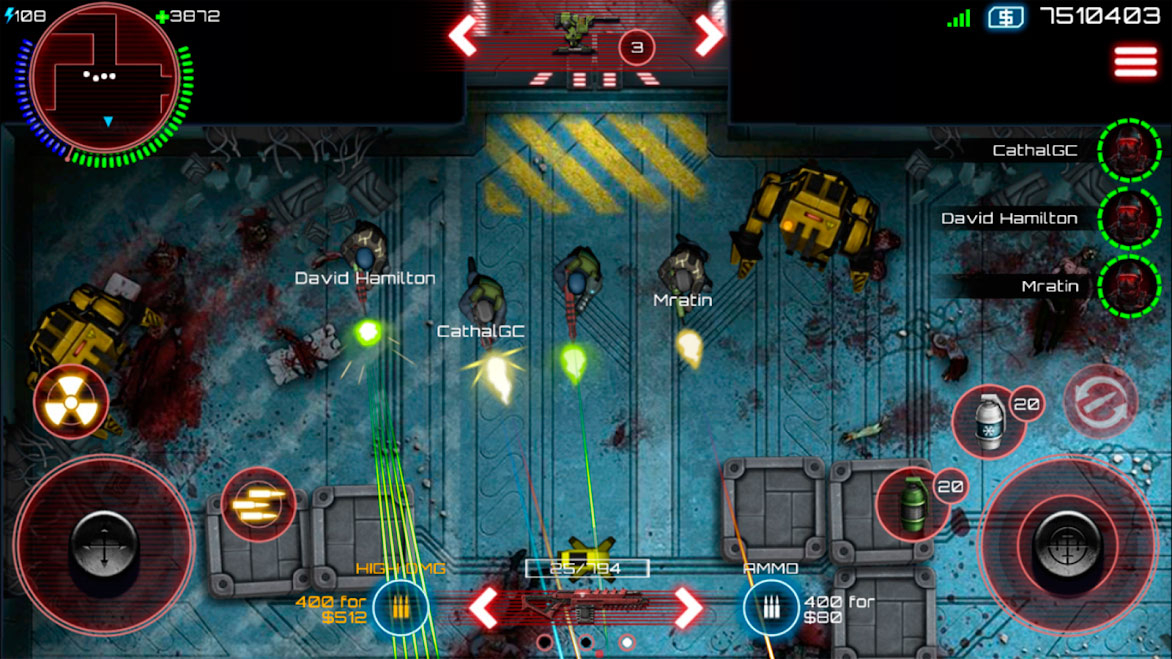Buy 400 High DMG ammo for $512
This screenshot has height=659, width=1172.
coord(400,607)
